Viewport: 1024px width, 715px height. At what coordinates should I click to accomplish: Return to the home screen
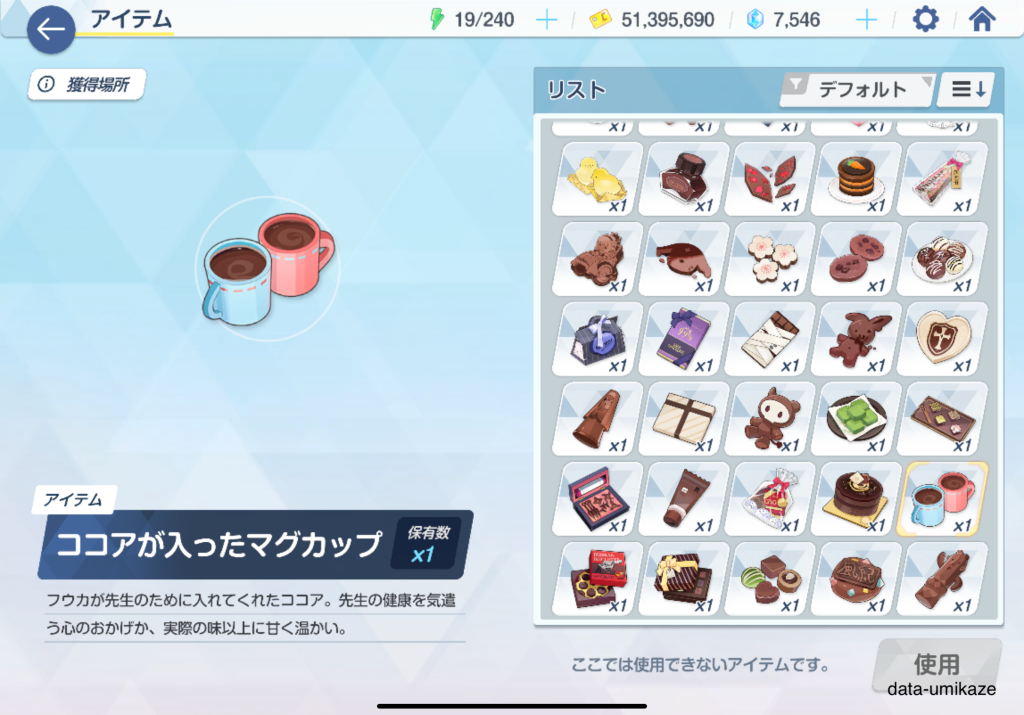click(x=982, y=20)
